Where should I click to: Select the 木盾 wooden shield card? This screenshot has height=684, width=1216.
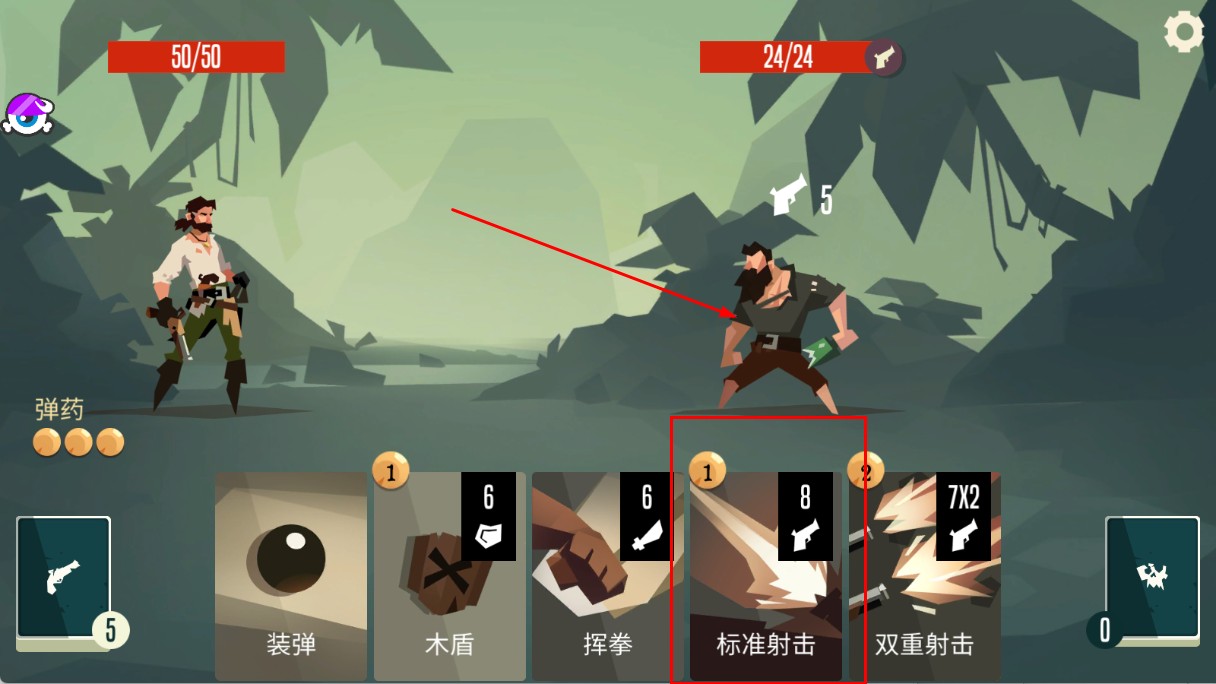(x=449, y=576)
